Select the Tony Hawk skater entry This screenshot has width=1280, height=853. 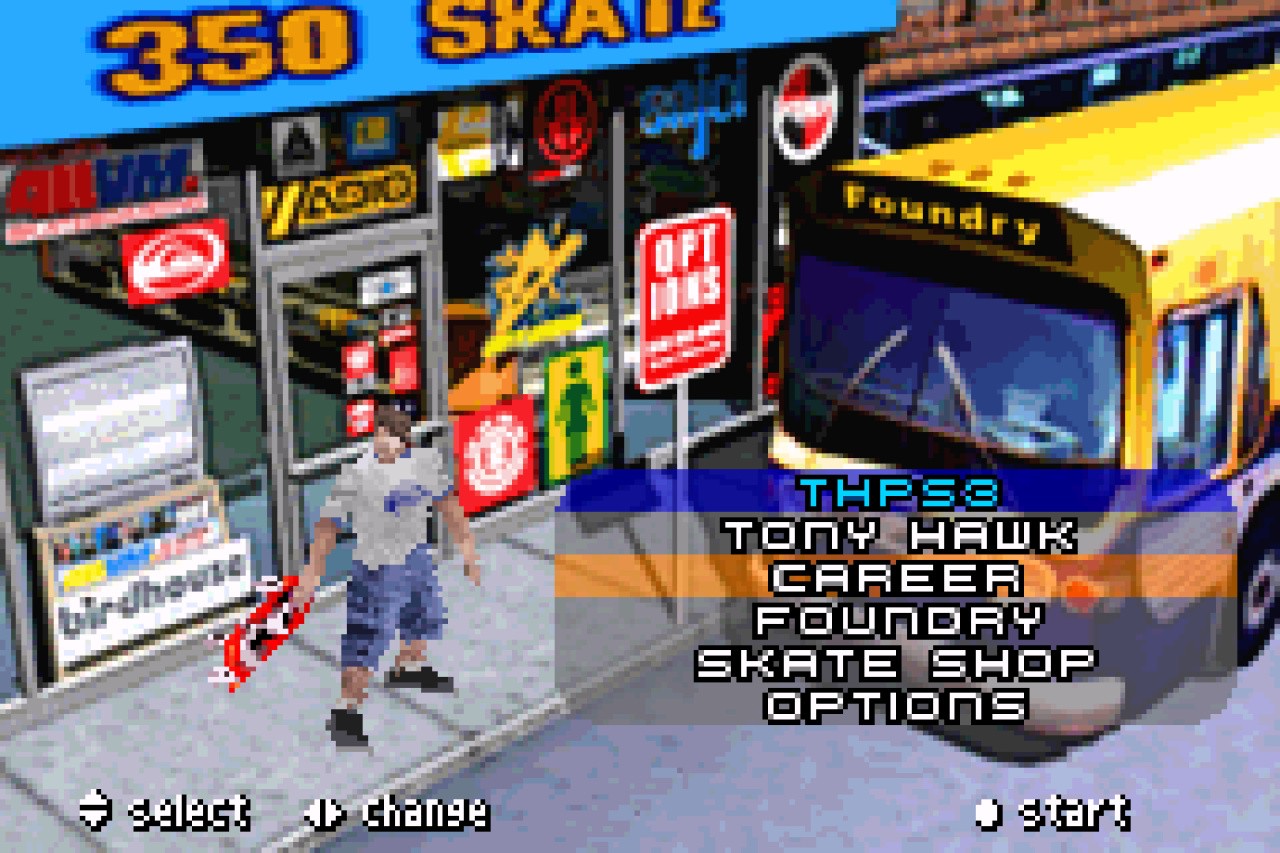pos(899,535)
